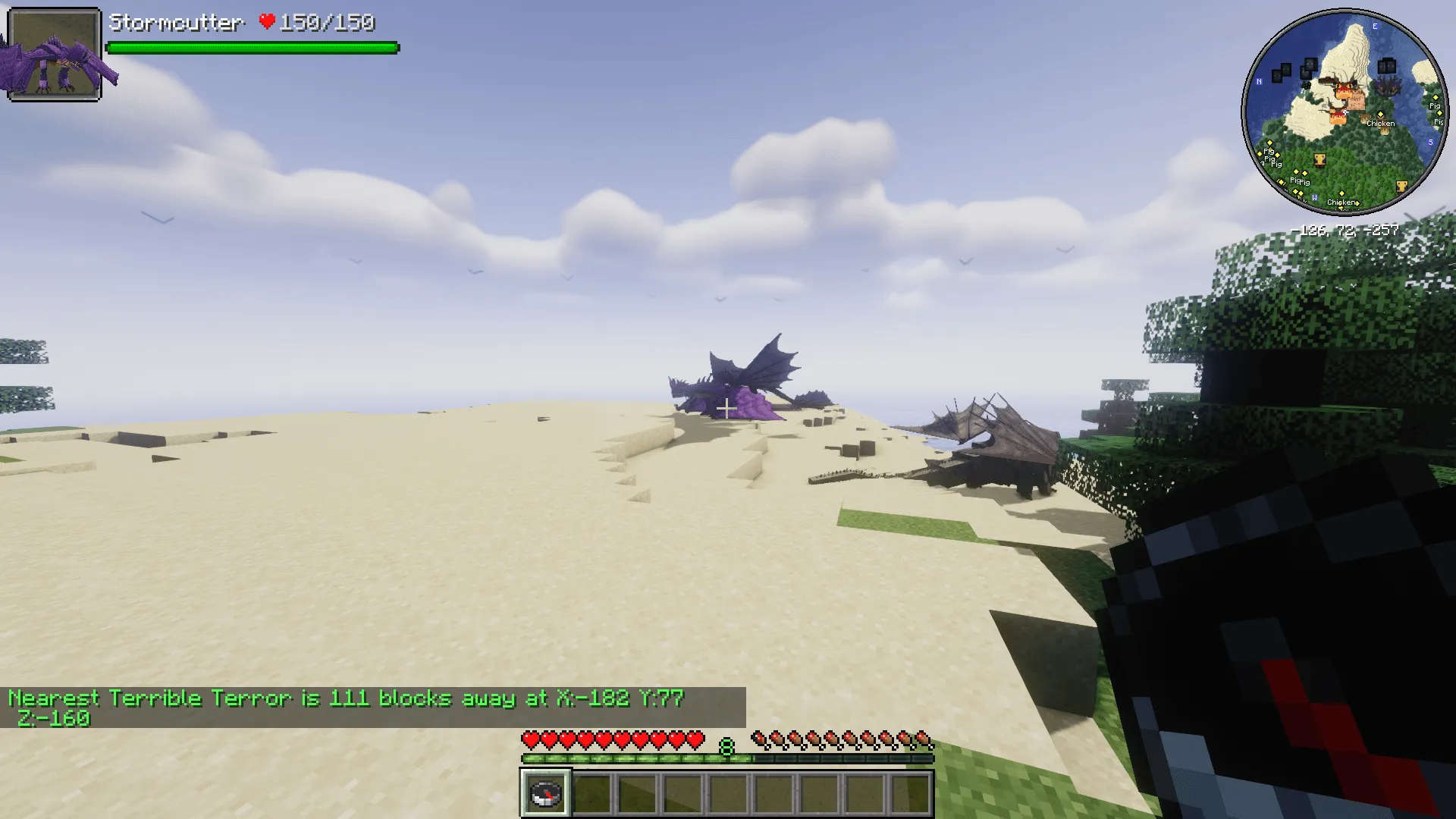Click the E compass letter on the minimap
The image size is (1456, 819).
(1375, 27)
